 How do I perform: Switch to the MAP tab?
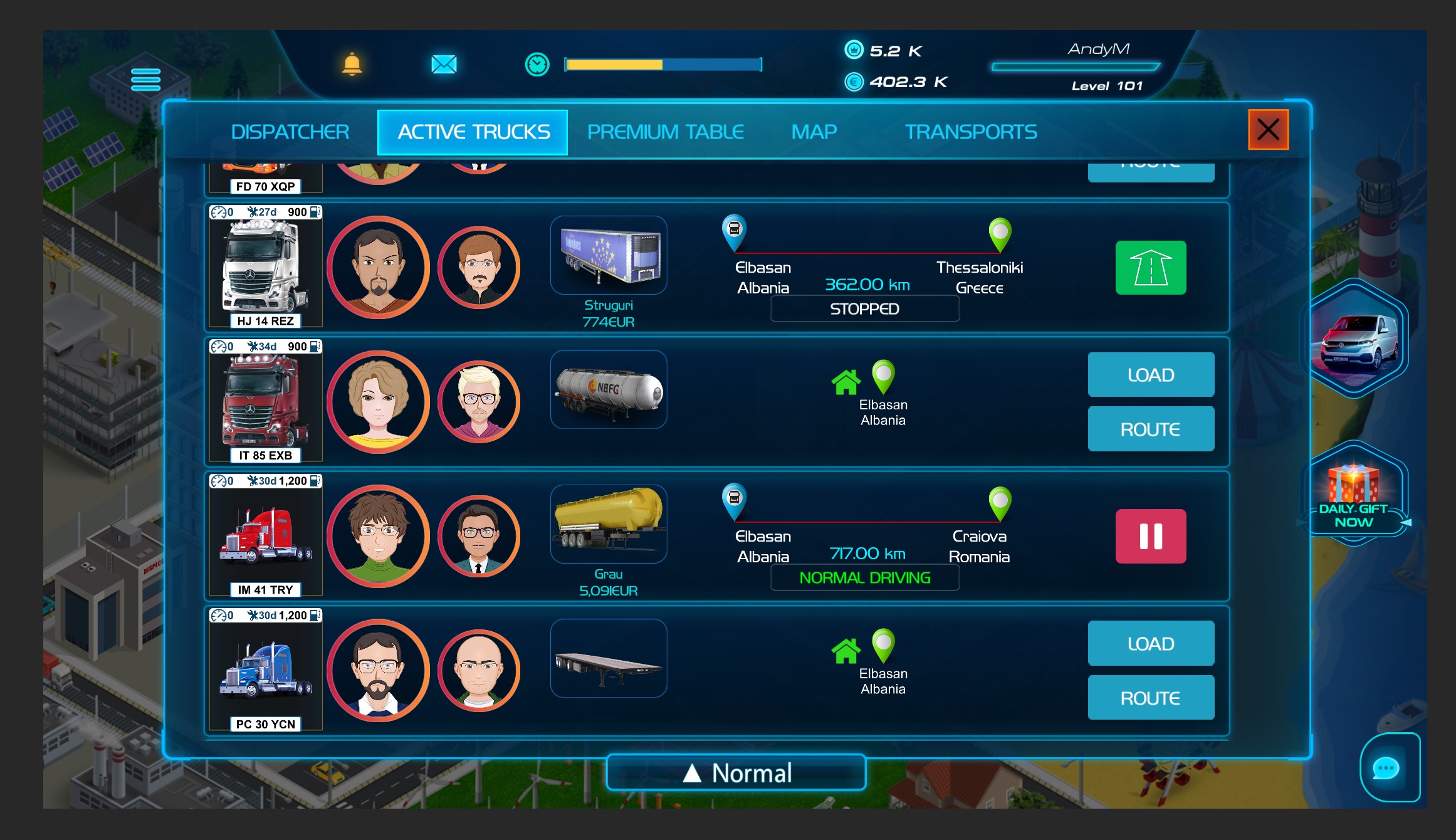(814, 132)
